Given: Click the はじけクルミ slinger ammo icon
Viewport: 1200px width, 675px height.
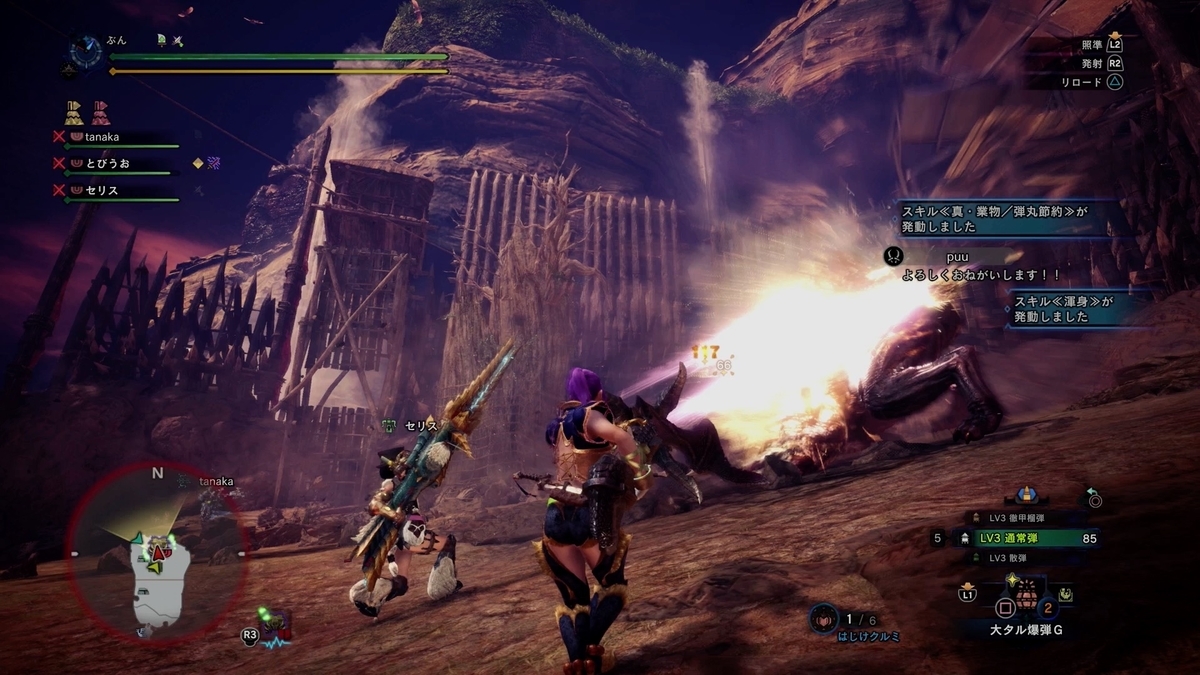Looking at the screenshot, I should (825, 618).
